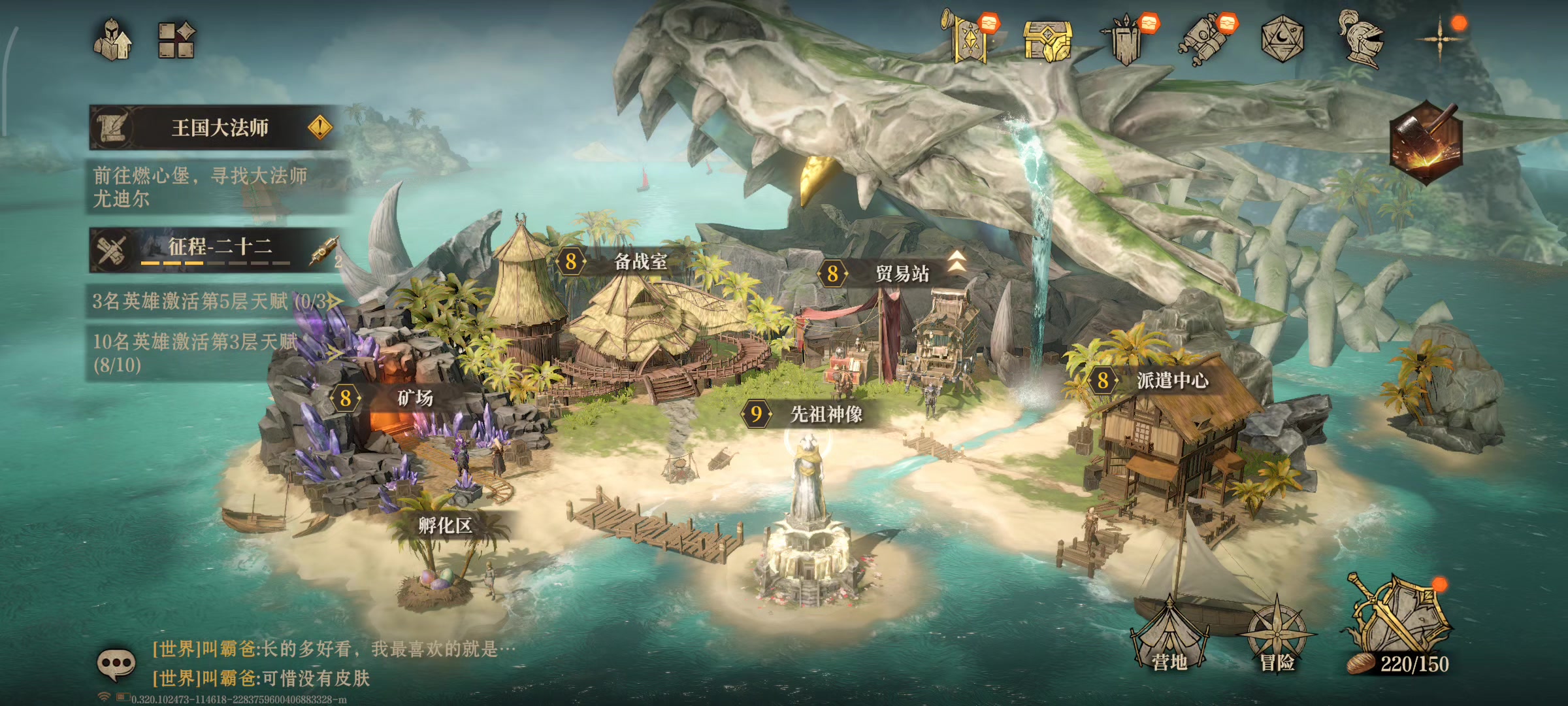Tap the four-pointed star sparkle icon
The width and height of the screenshot is (1568, 706).
pos(1439,39)
